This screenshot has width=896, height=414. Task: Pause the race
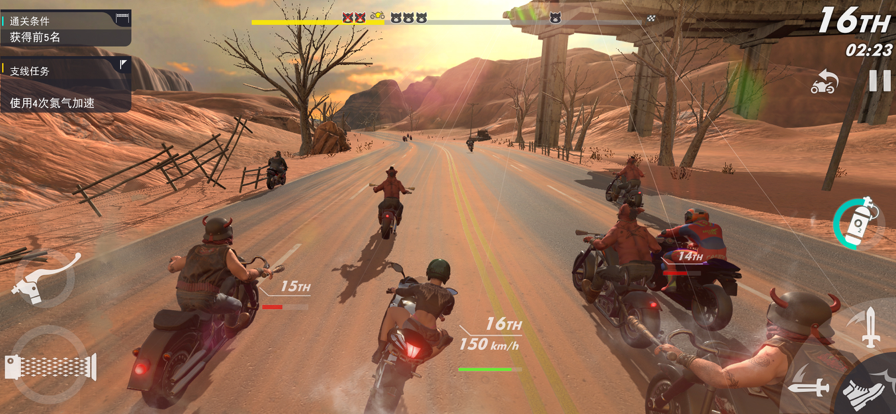point(878,80)
